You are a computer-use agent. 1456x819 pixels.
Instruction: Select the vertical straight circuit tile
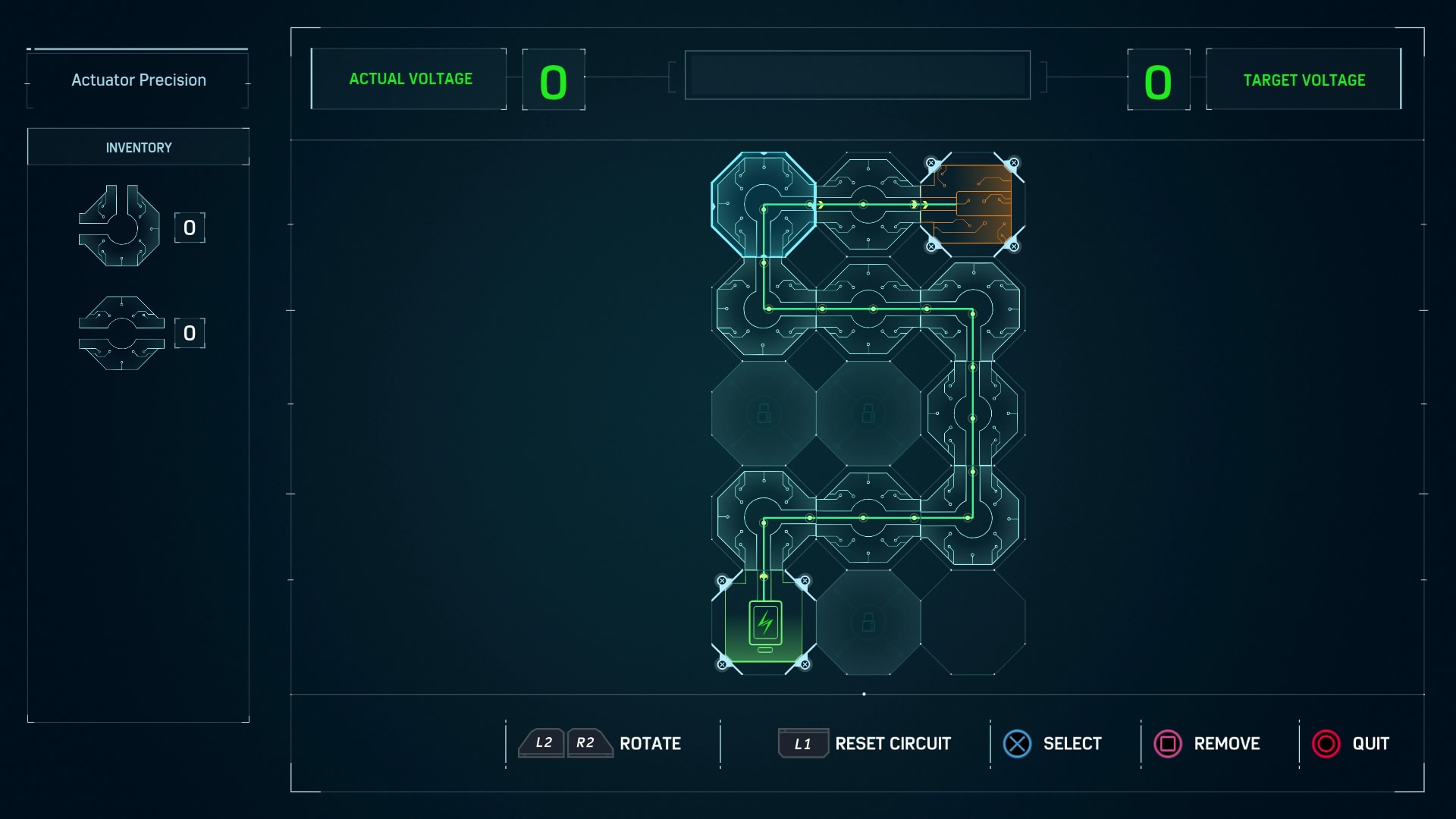click(973, 414)
